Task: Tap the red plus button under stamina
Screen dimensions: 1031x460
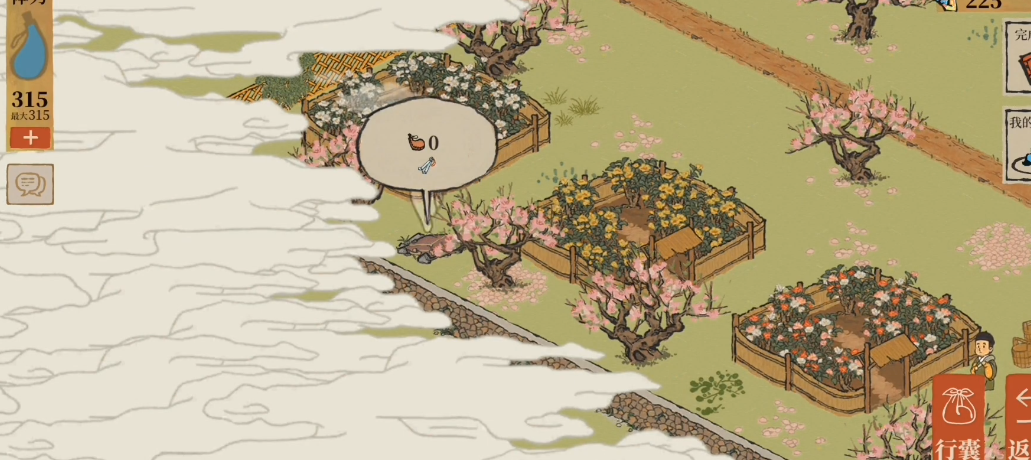Action: [x=30, y=138]
